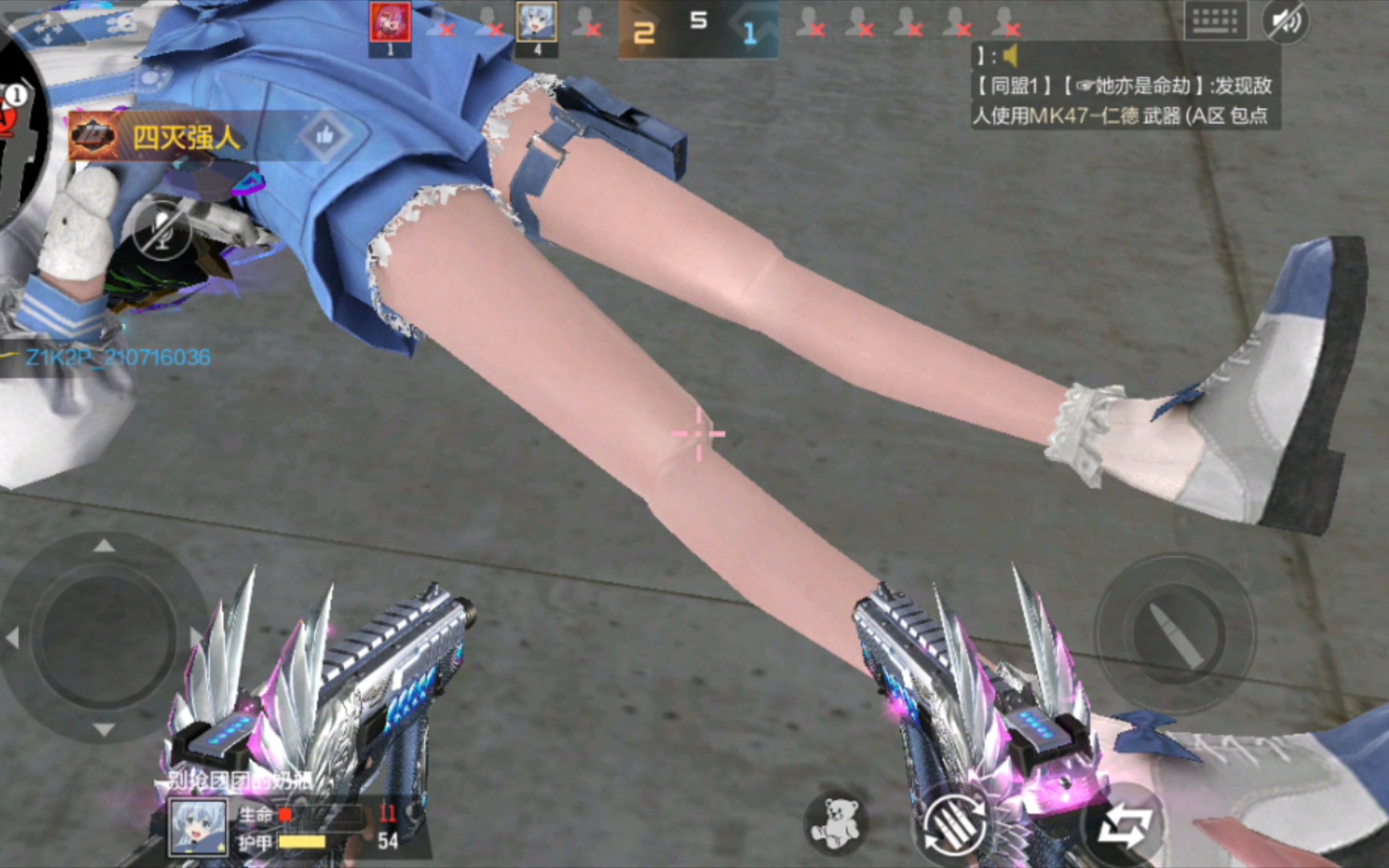
Task: Tap the thumbs-up like button
Action: click(325, 136)
